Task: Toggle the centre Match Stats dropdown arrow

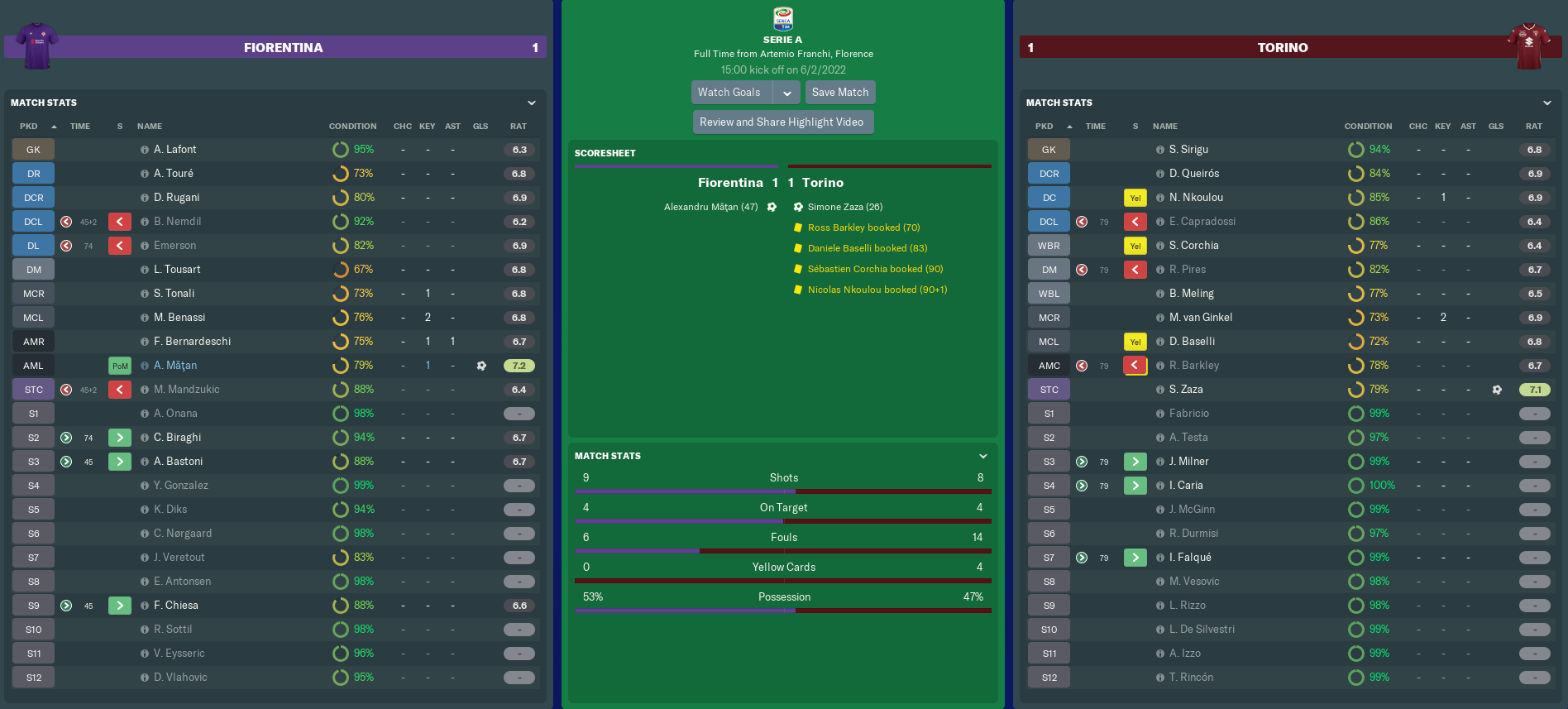Action: point(983,456)
